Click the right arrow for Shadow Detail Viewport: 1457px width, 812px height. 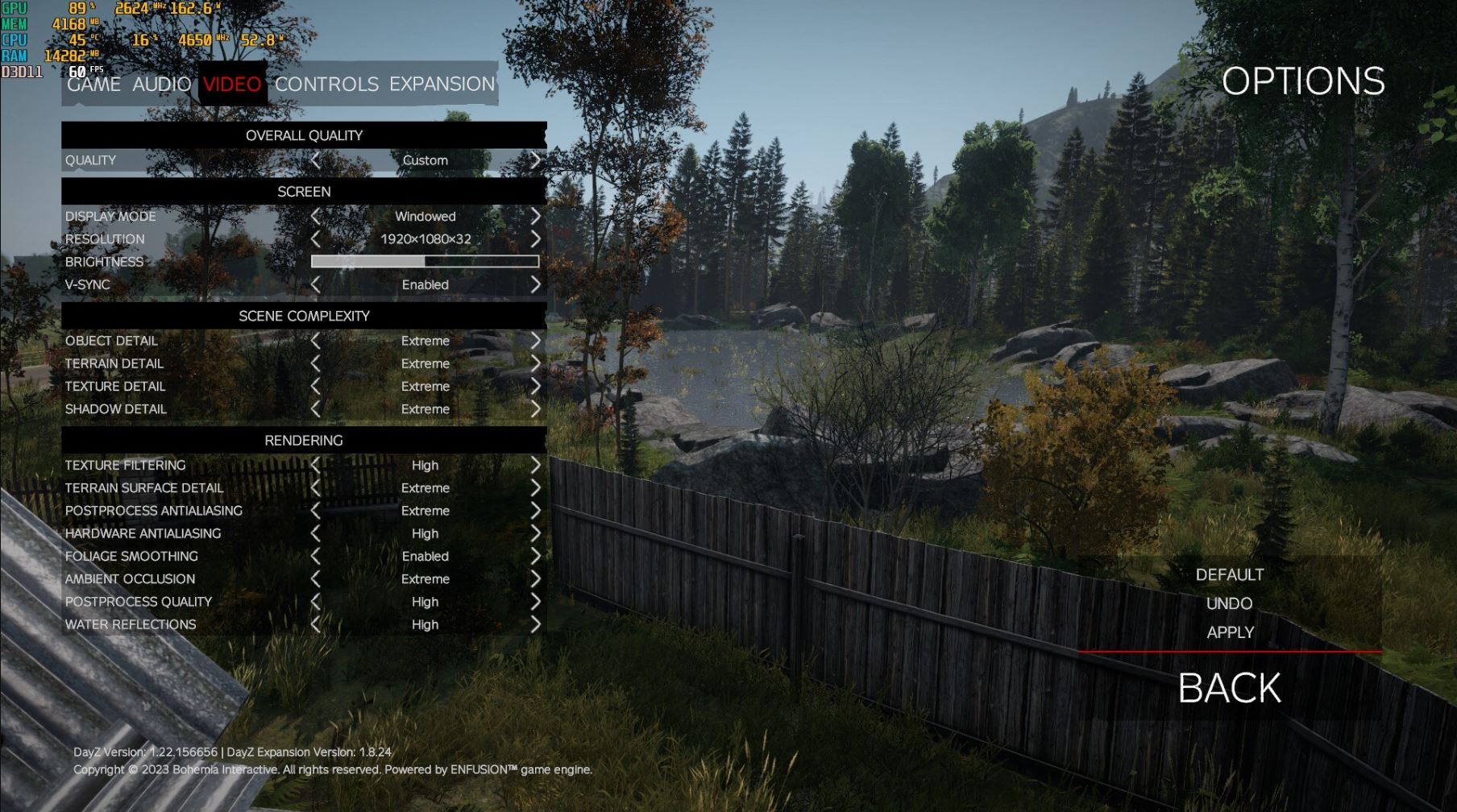(x=535, y=409)
